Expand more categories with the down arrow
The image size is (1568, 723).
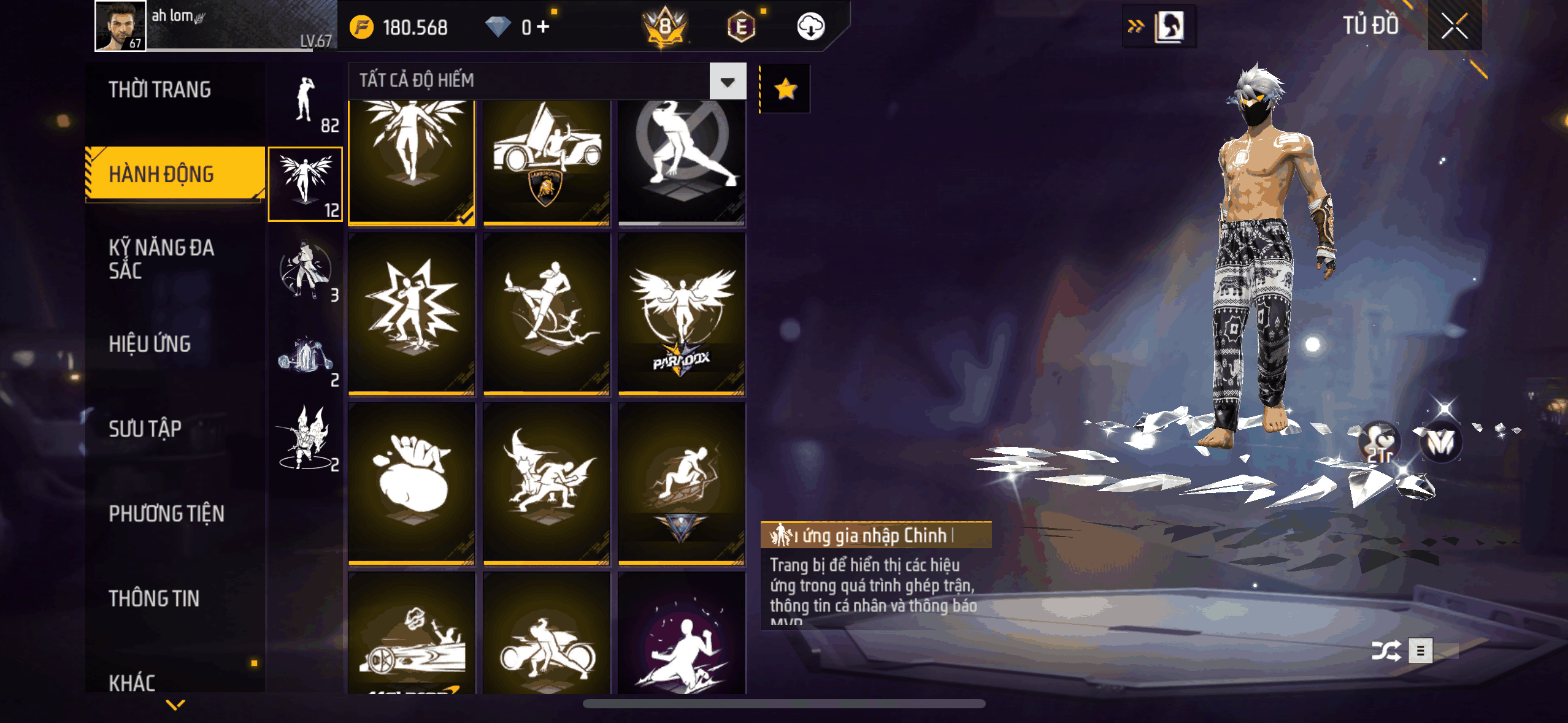pyautogui.click(x=175, y=705)
